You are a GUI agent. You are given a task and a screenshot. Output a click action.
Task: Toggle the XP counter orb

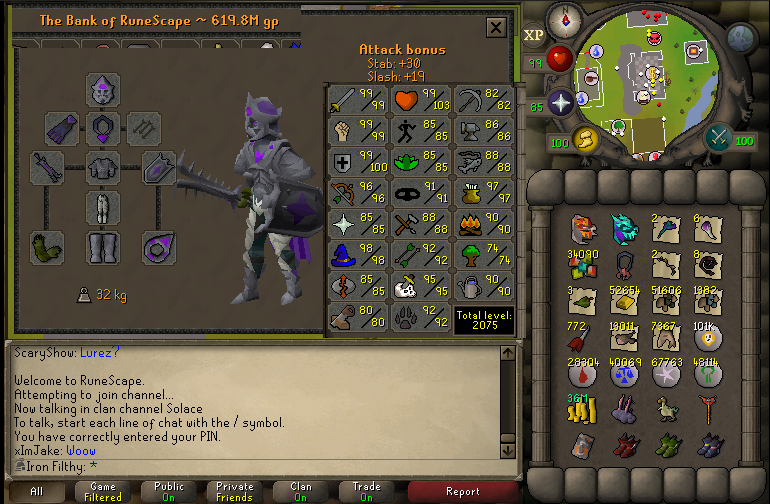[x=534, y=35]
